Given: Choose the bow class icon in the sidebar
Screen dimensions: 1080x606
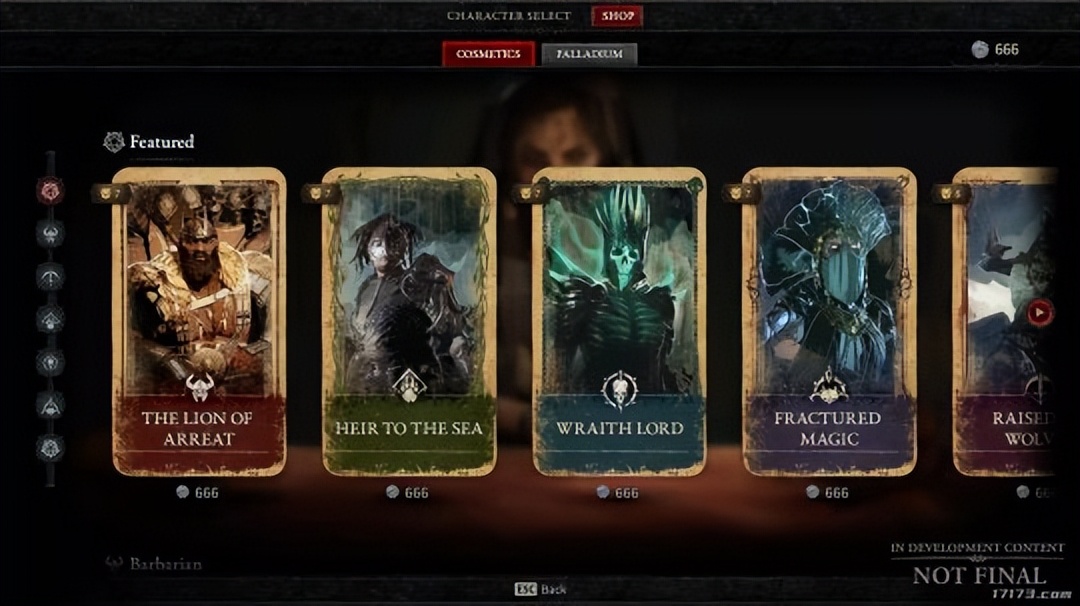Looking at the screenshot, I should click(x=50, y=276).
